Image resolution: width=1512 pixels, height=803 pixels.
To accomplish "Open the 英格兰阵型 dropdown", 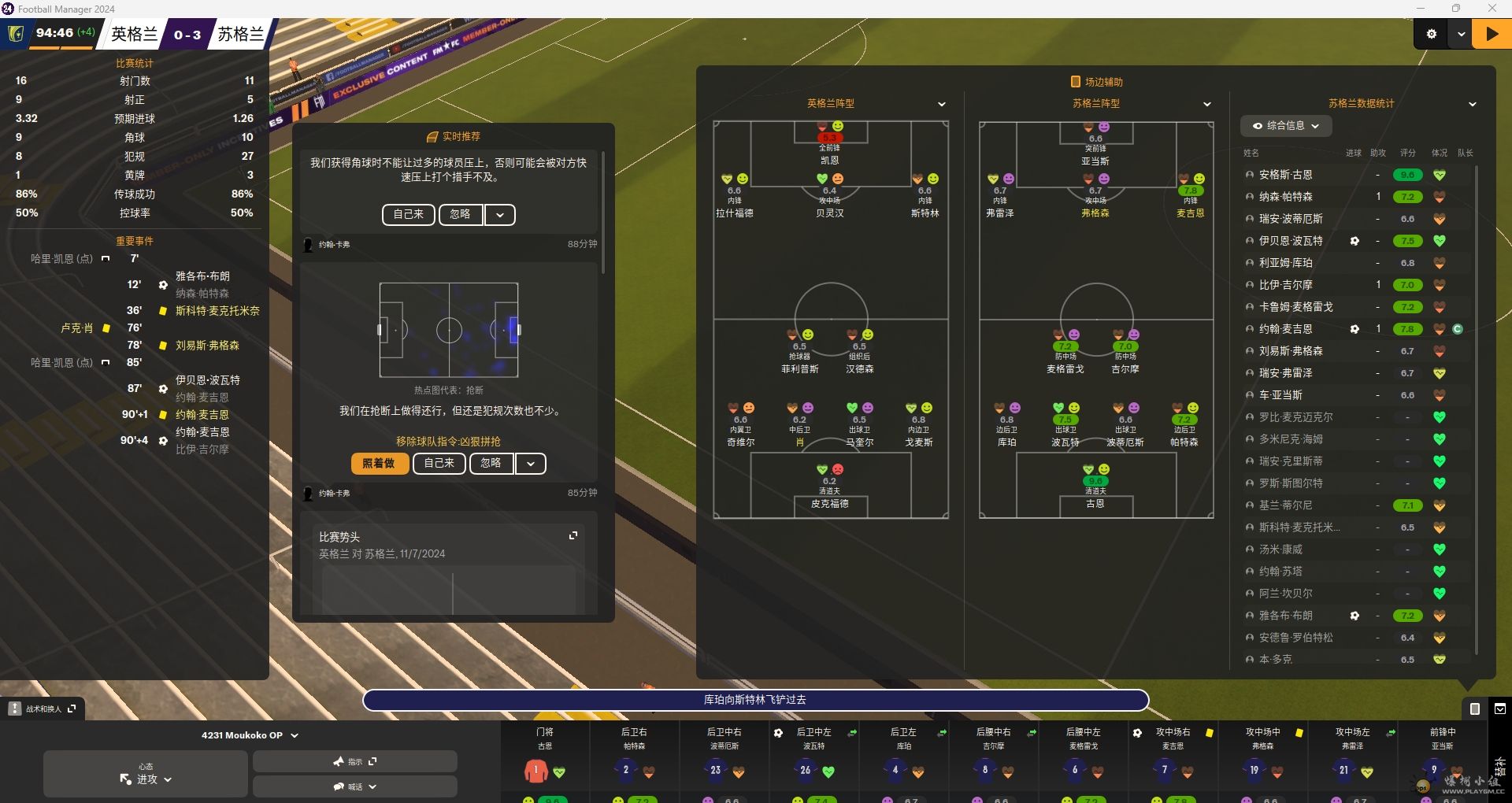I will pyautogui.click(x=942, y=104).
